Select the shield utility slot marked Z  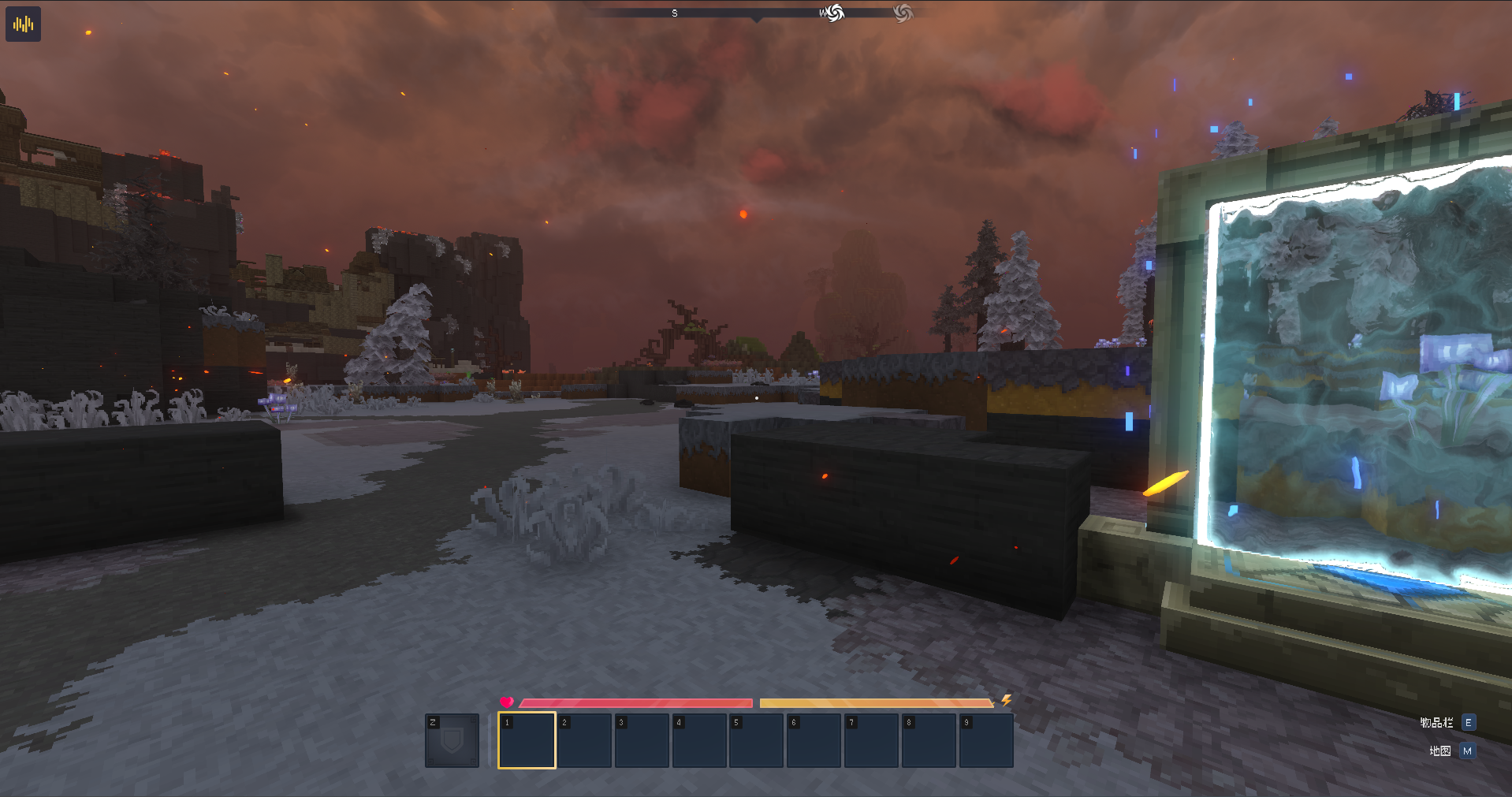tap(452, 740)
